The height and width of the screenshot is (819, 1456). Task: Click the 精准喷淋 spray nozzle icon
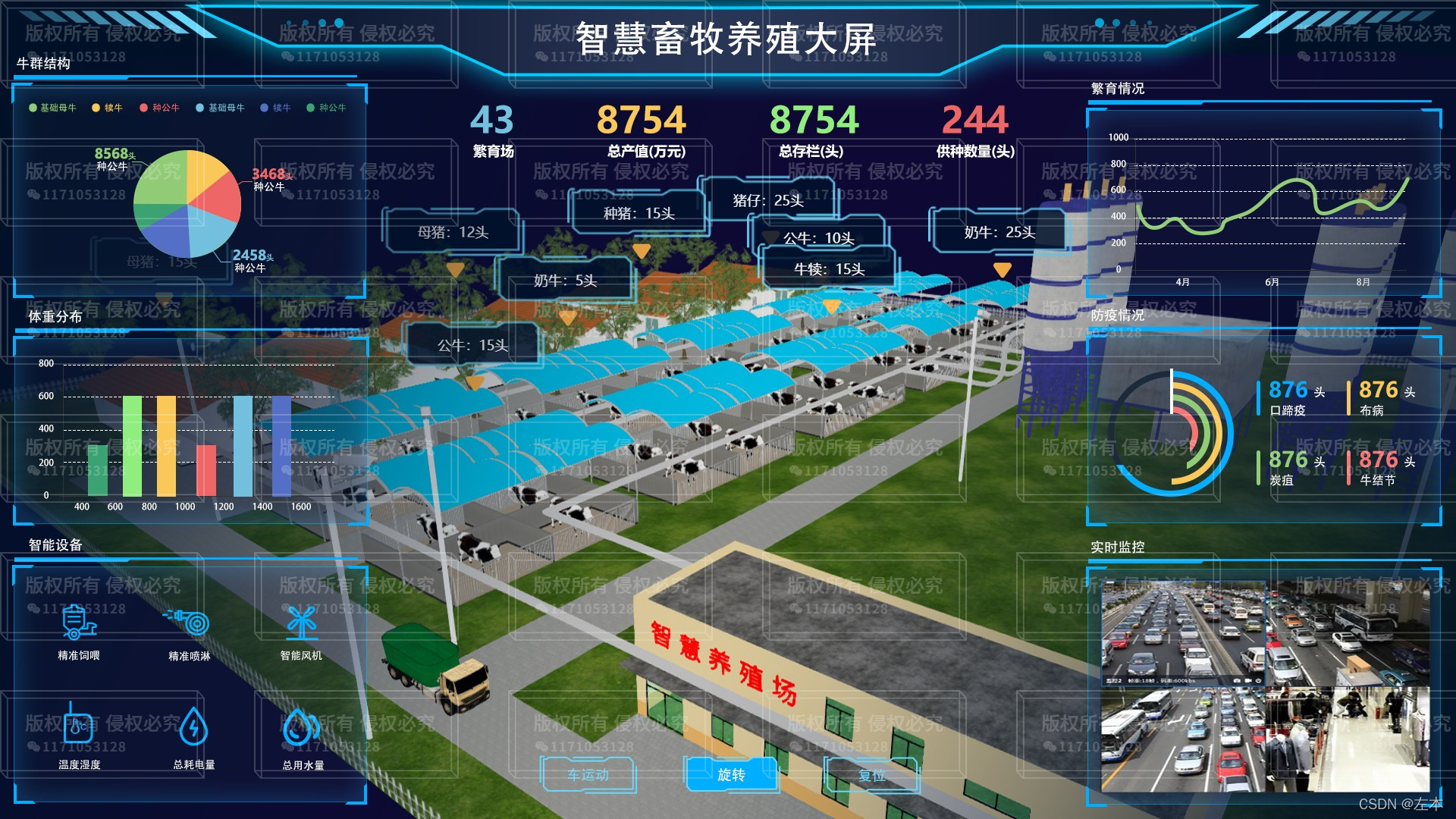point(188,622)
